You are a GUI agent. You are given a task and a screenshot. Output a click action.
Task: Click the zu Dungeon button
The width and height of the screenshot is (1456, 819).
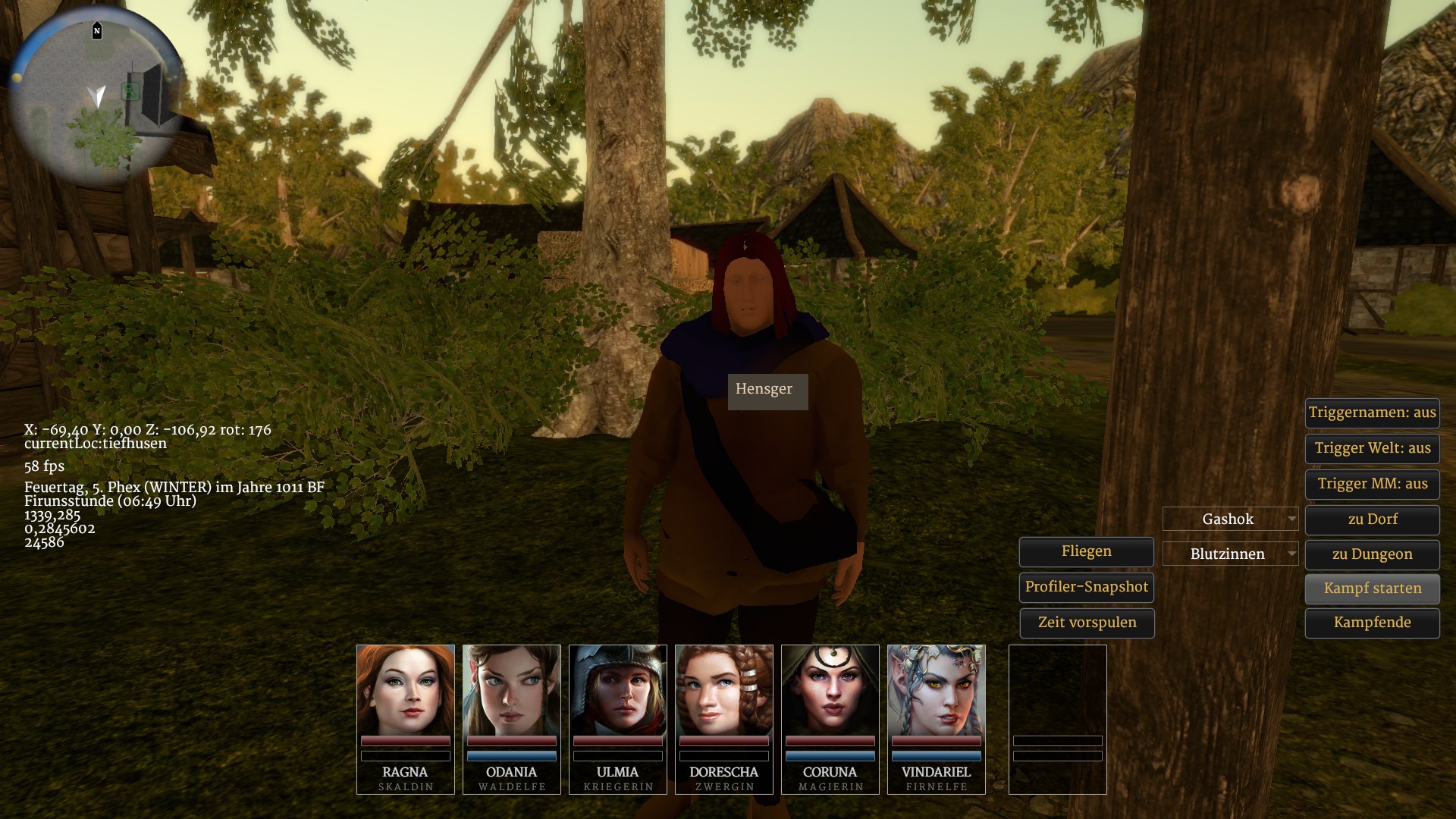1372,555
